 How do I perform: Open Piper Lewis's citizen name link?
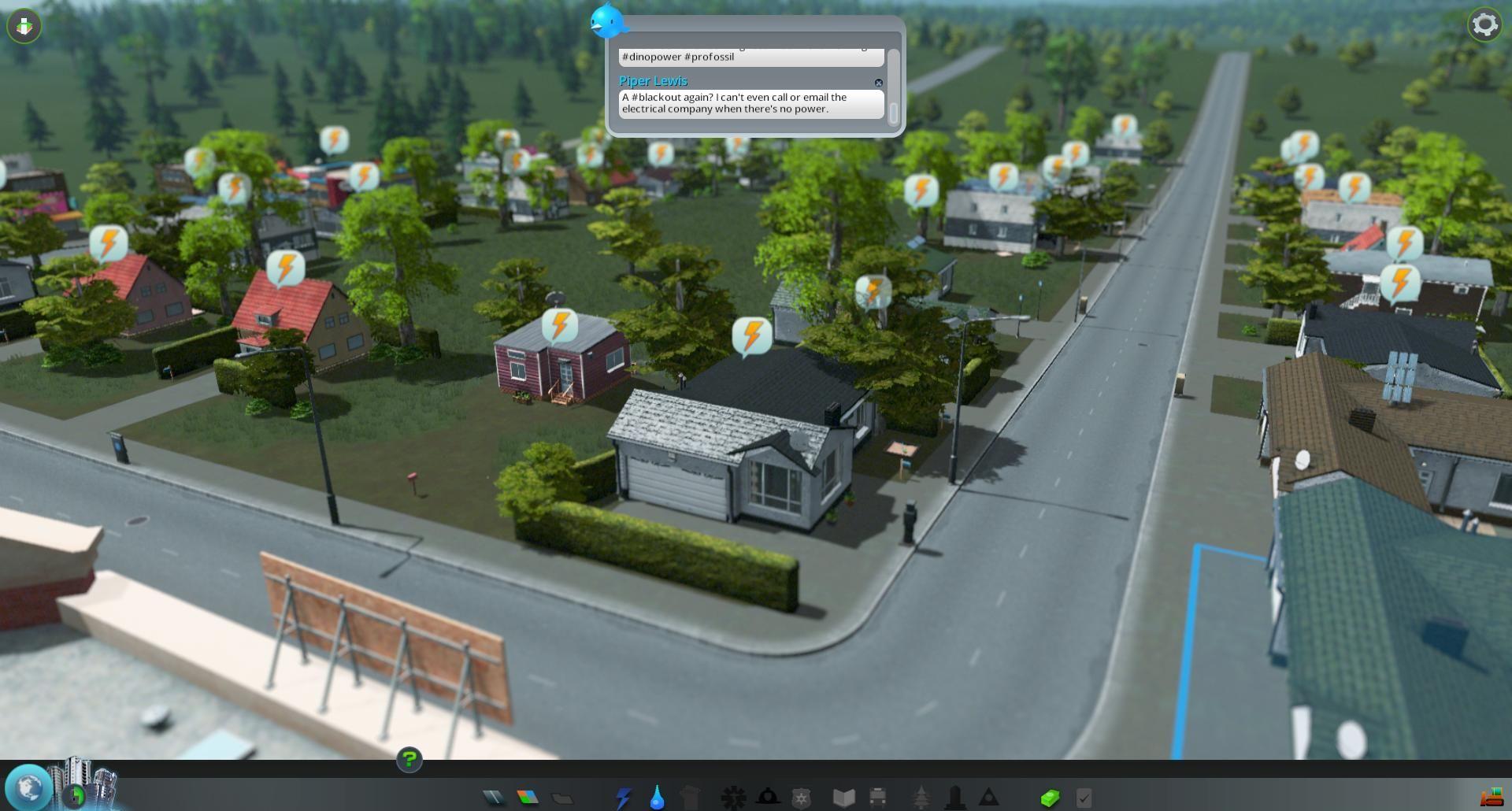tap(653, 81)
